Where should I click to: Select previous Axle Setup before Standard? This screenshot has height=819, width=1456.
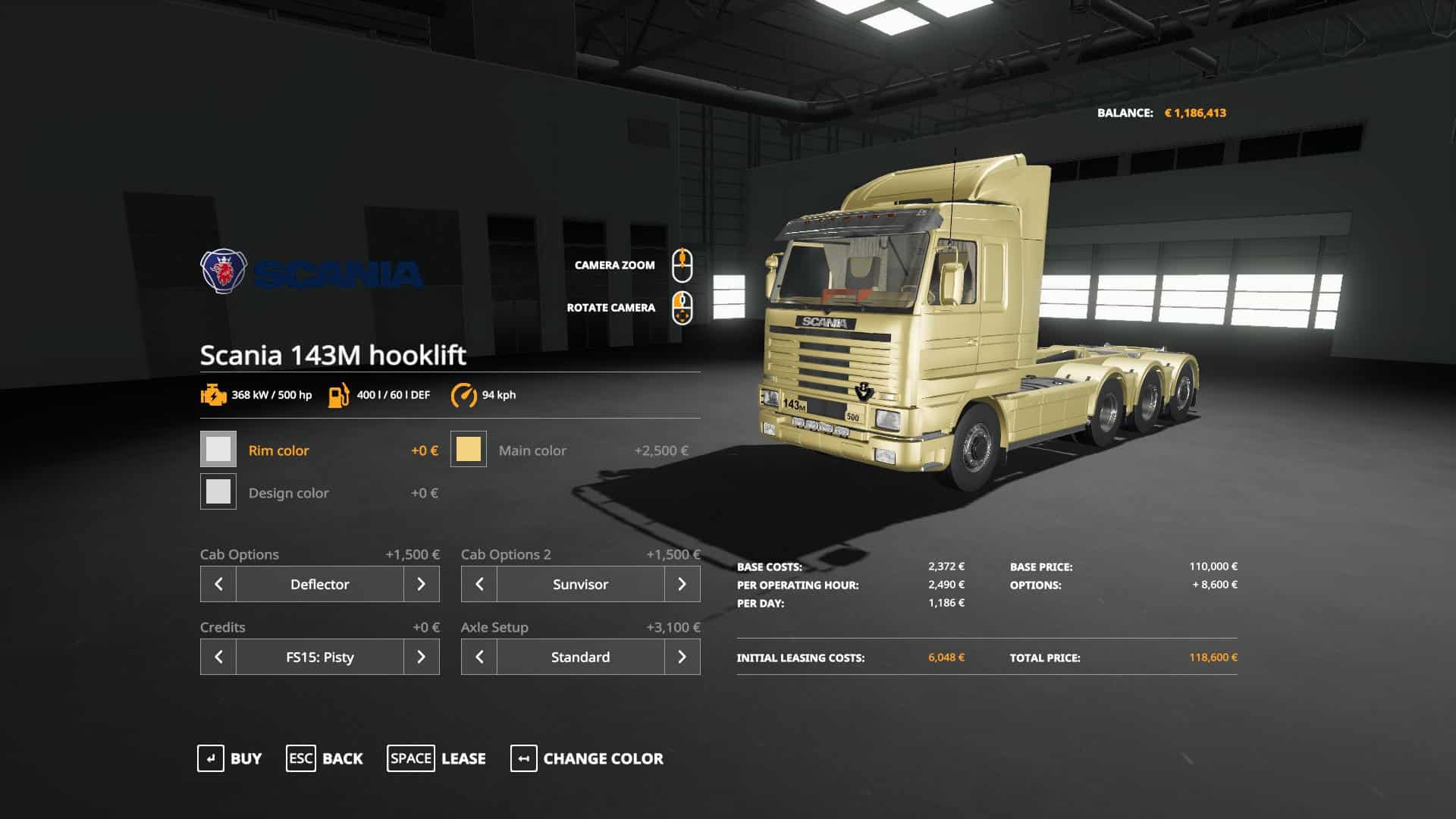[479, 657]
